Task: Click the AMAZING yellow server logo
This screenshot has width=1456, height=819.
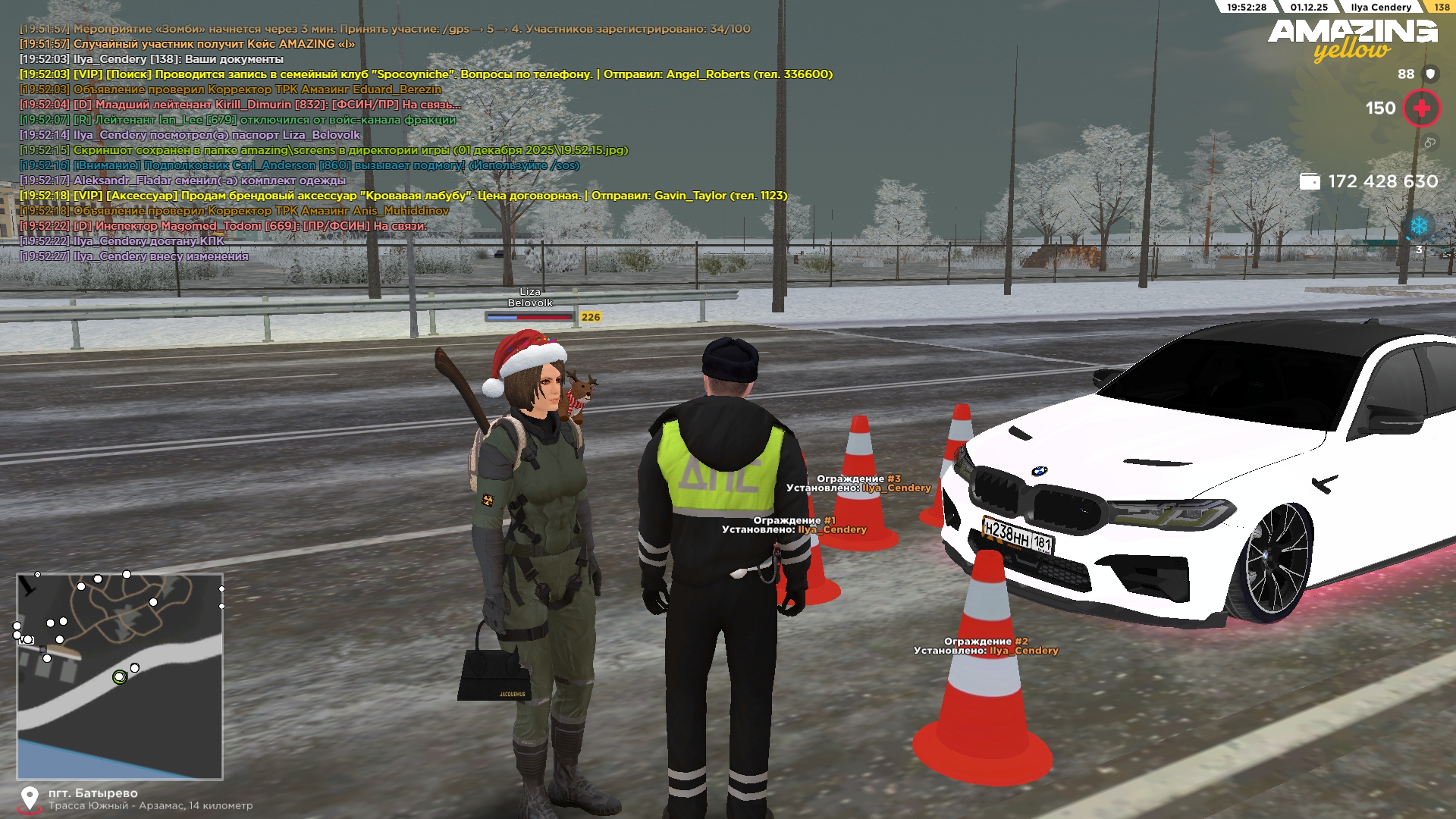Action: pyautogui.click(x=1352, y=39)
